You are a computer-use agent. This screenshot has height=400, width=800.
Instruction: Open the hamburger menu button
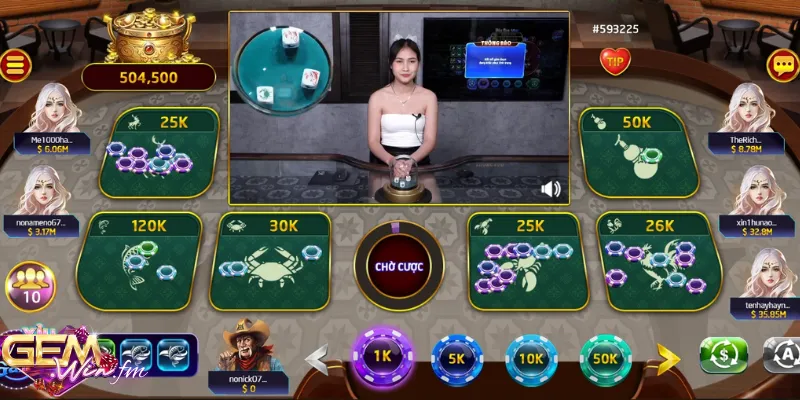(16, 65)
